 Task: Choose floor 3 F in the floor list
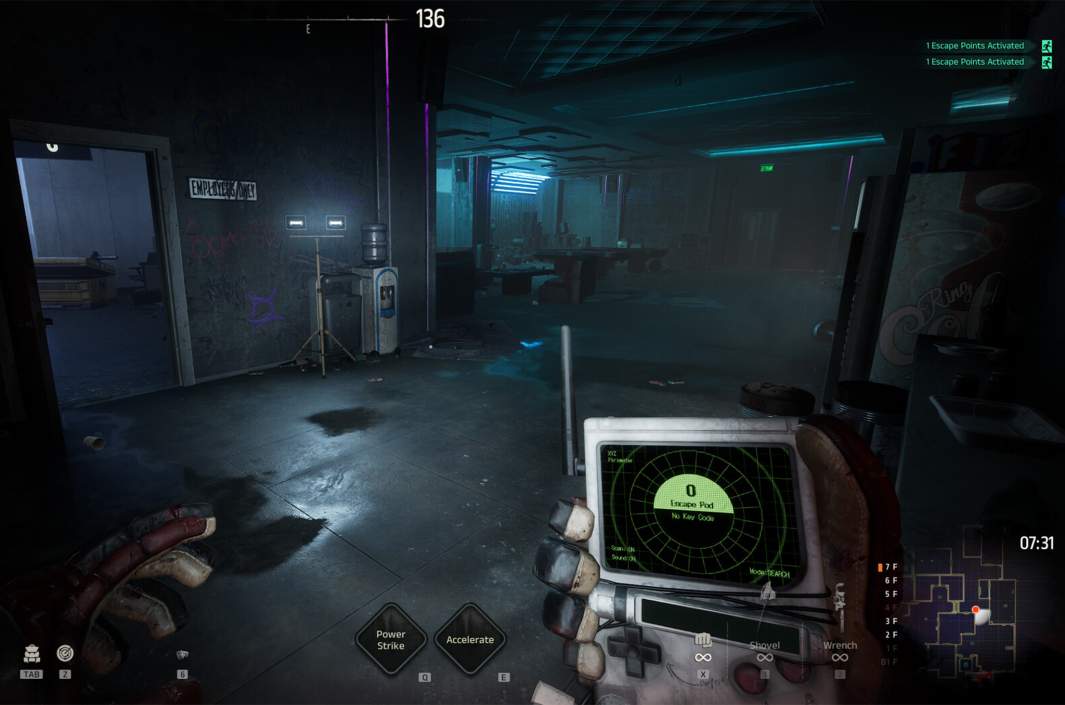coord(891,621)
